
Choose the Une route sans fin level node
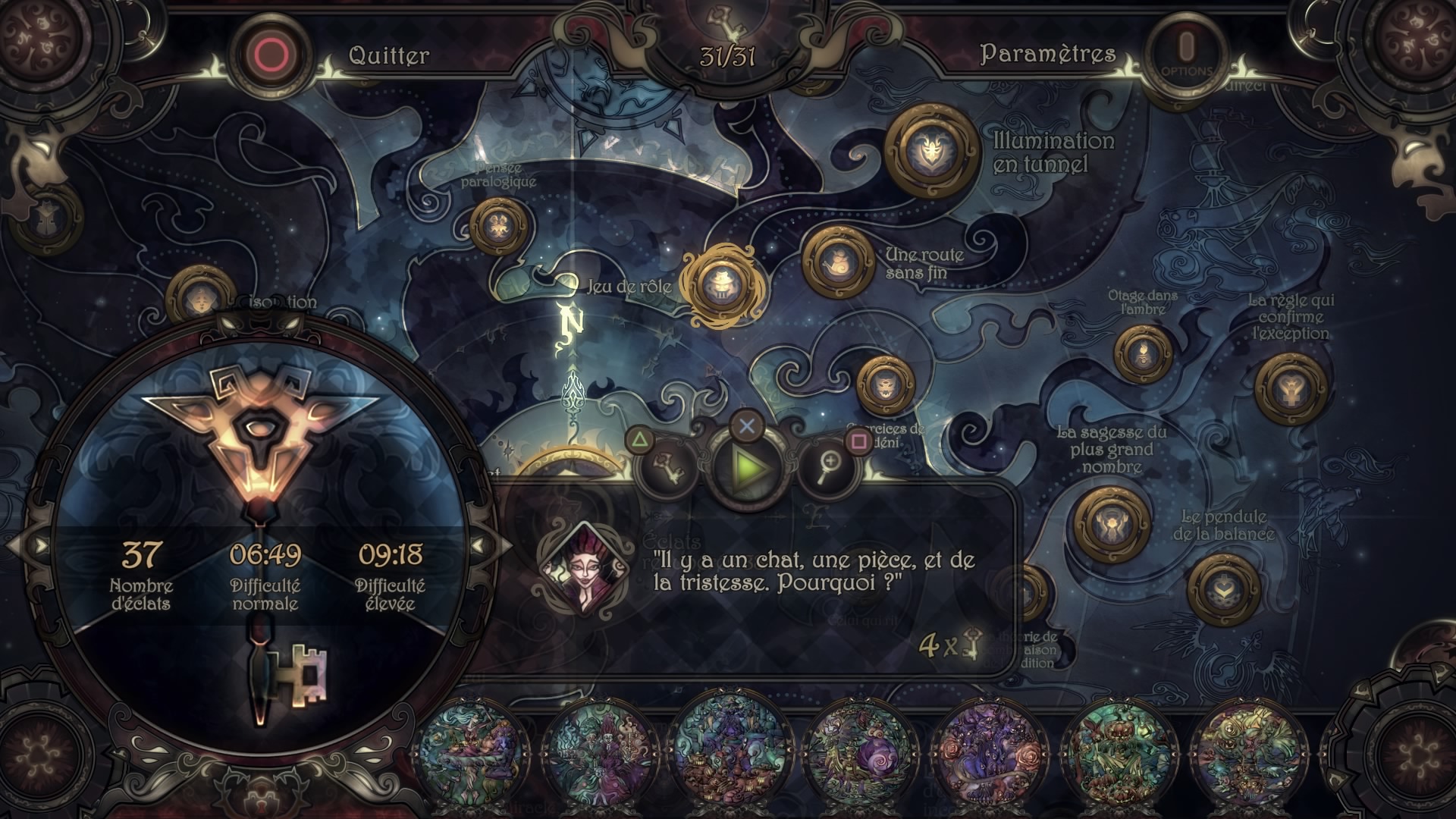pos(839,261)
